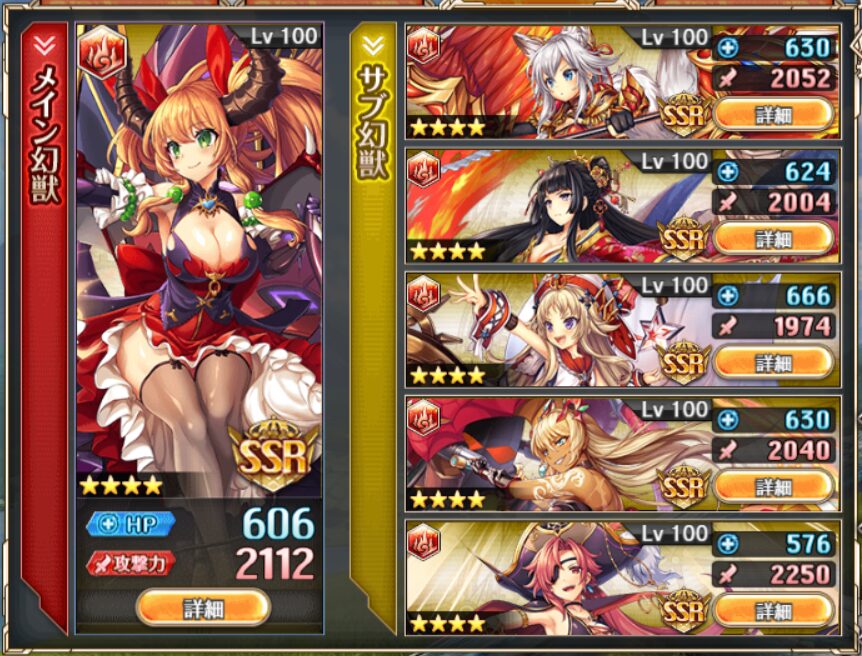
Task: Open 詳細 for the pirate sub eidolon
Action: 772,609
